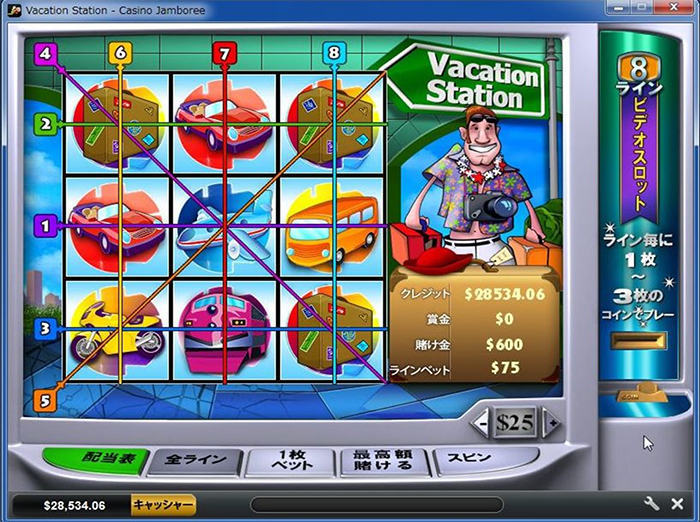Open the キャッシャー cashier
The height and width of the screenshot is (522, 700).
click(x=164, y=505)
